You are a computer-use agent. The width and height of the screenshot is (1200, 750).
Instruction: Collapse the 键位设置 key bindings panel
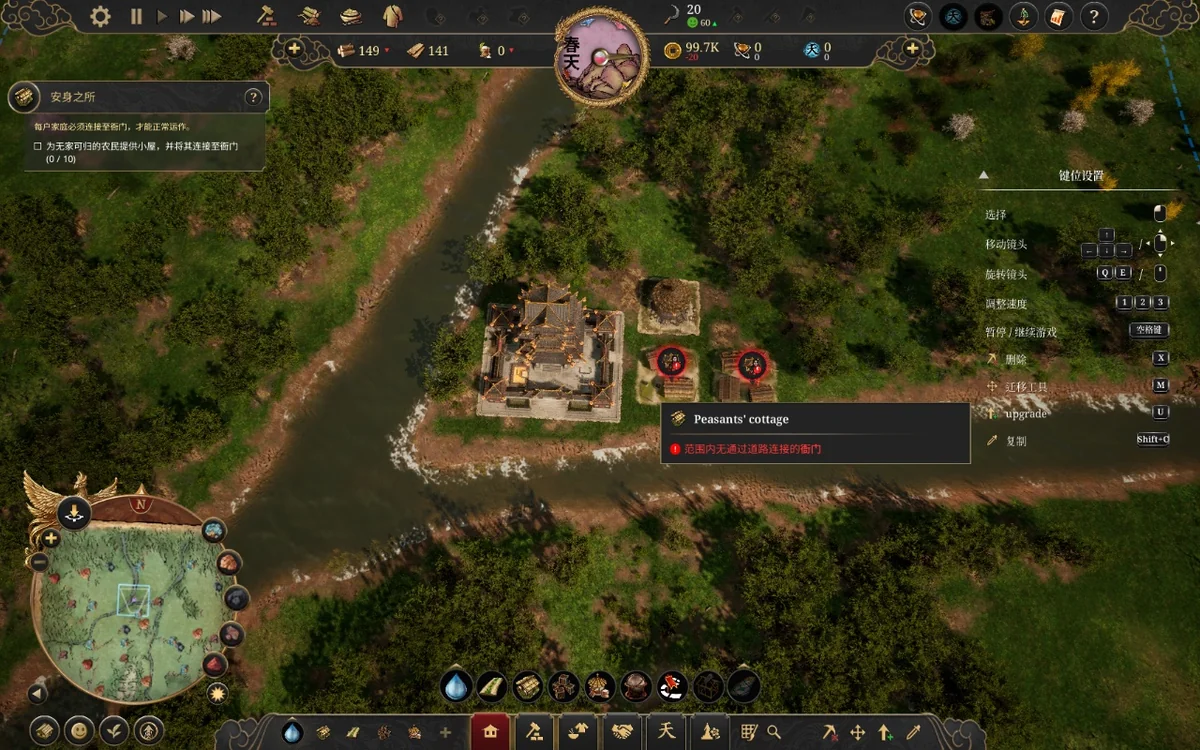click(983, 175)
